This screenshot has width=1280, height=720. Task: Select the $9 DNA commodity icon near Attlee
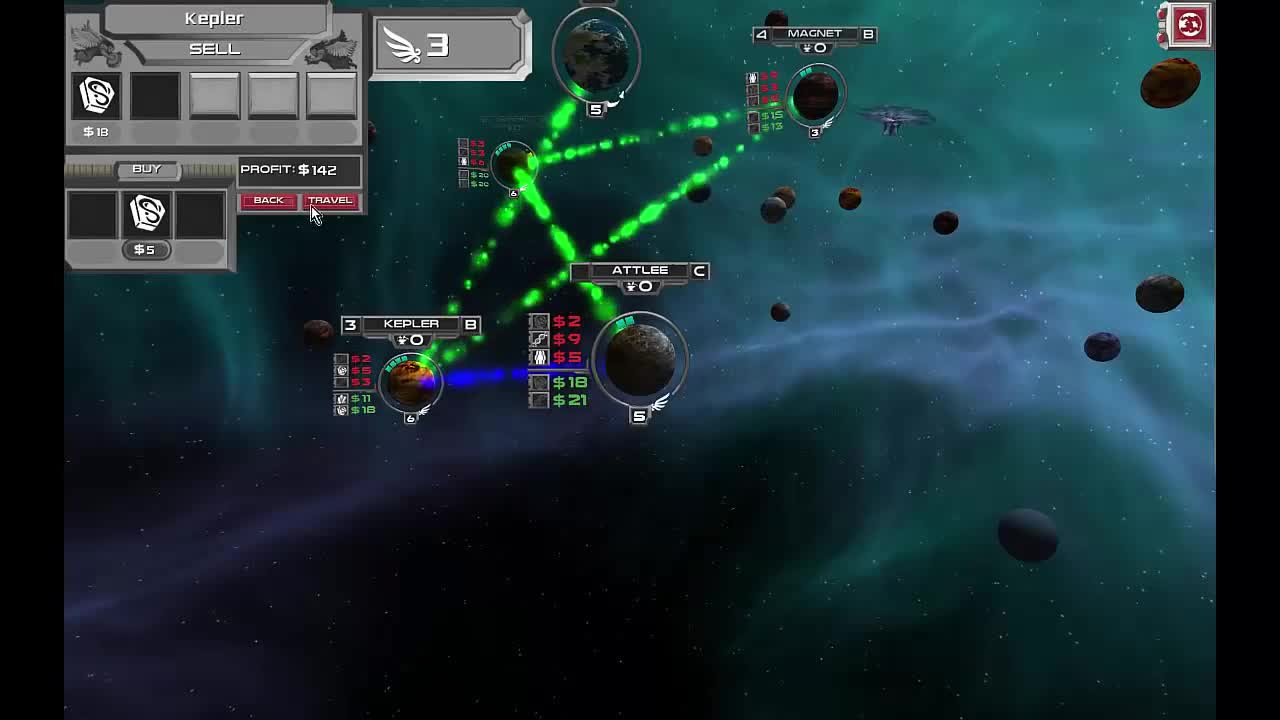540,340
